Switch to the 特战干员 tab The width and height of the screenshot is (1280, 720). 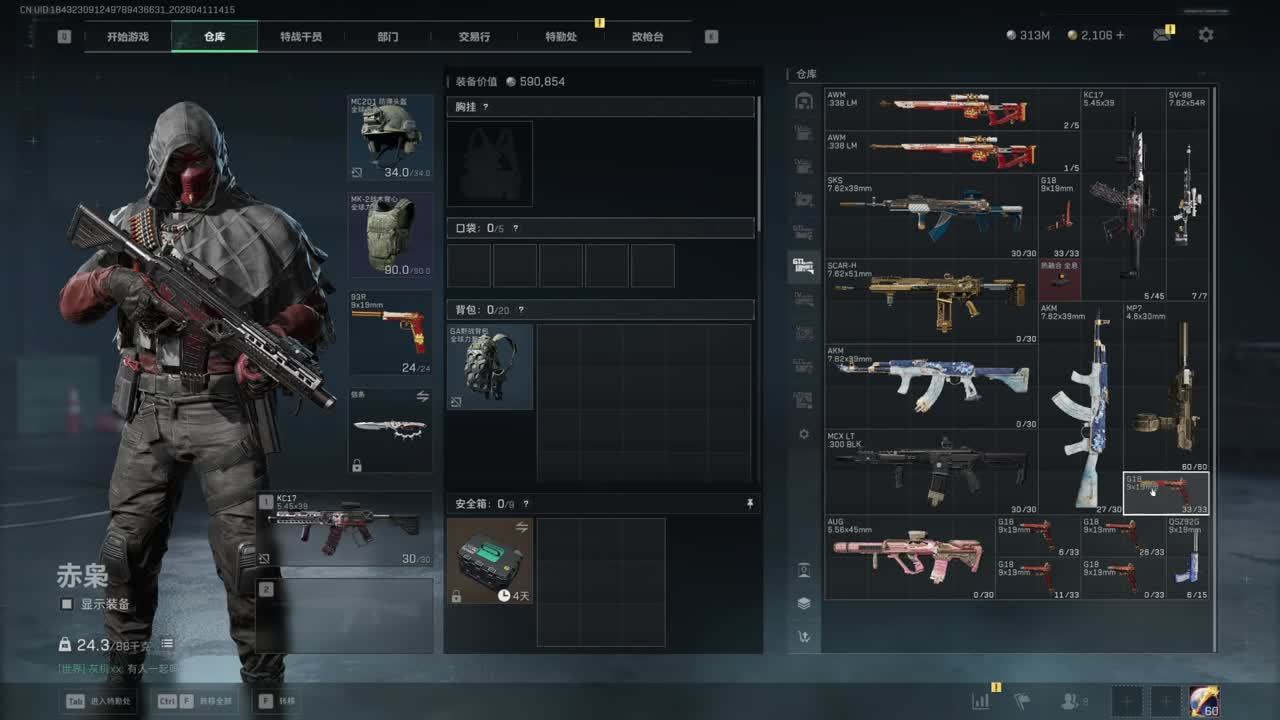[x=300, y=37]
